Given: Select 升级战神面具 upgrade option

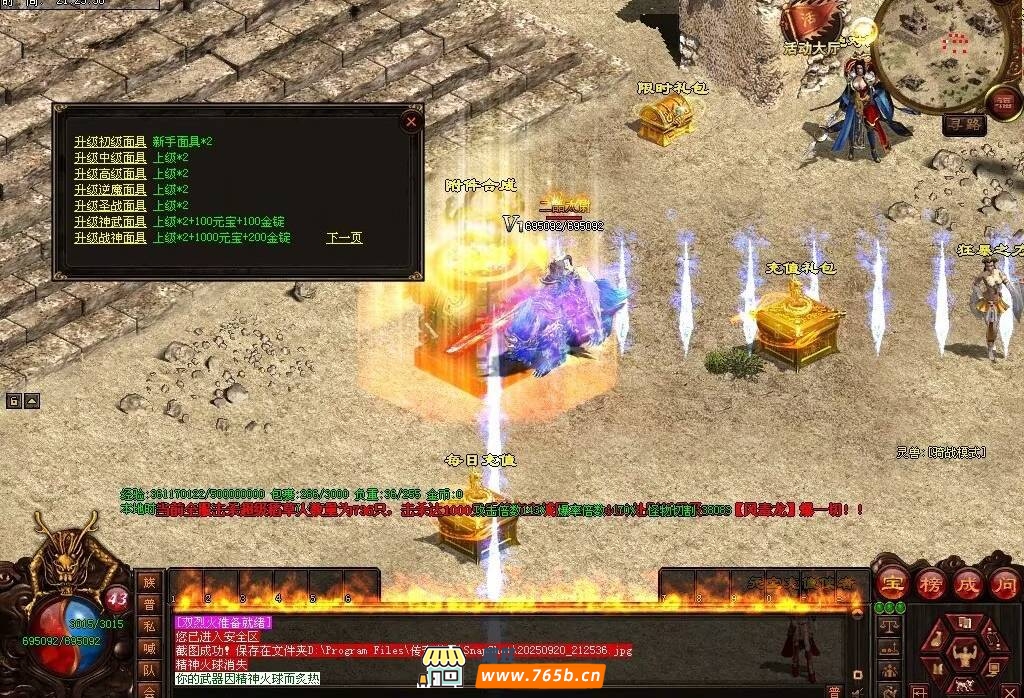Looking at the screenshot, I should [110, 238].
